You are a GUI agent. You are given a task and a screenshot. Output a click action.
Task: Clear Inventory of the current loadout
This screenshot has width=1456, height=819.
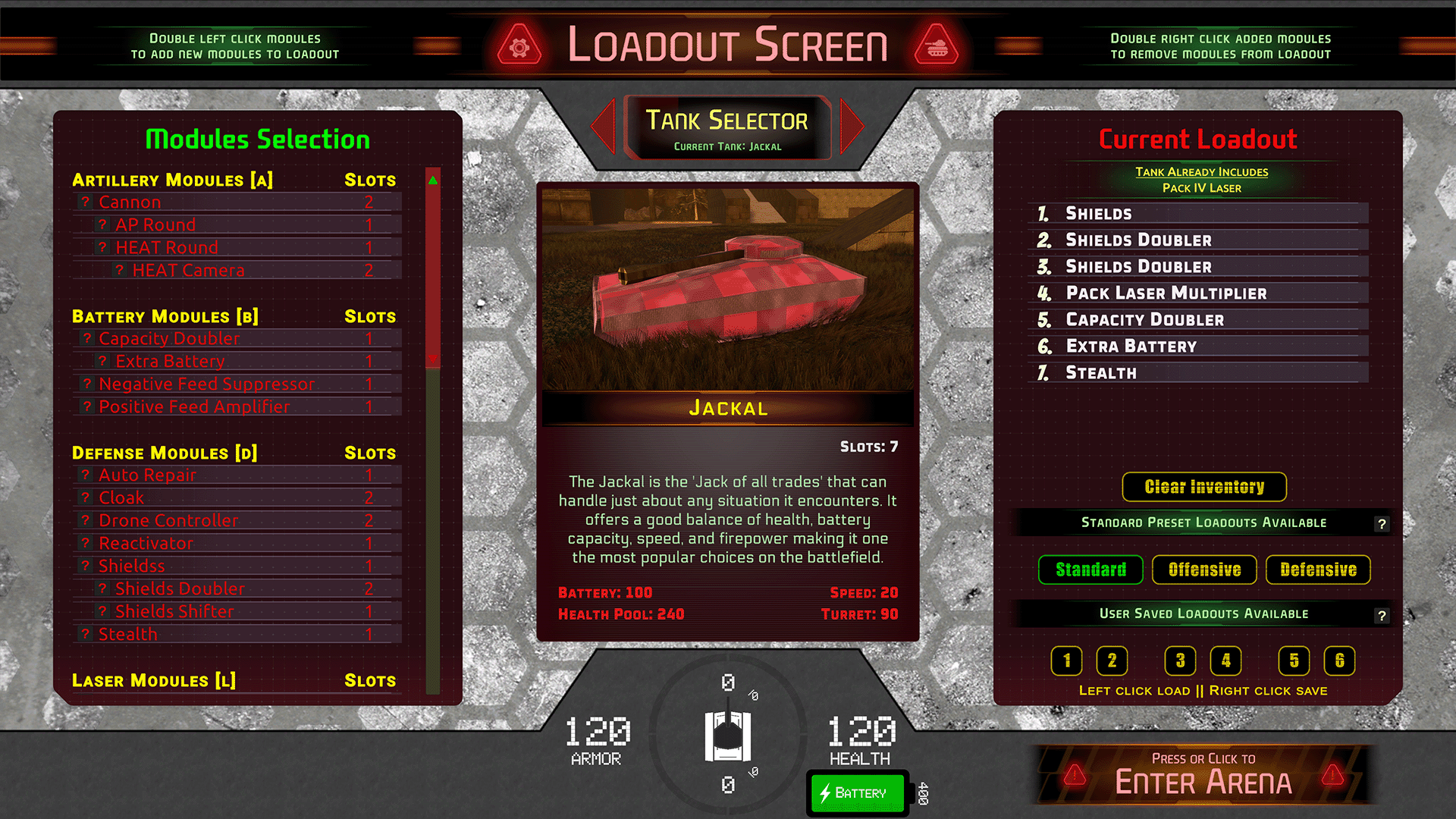coord(1204,487)
